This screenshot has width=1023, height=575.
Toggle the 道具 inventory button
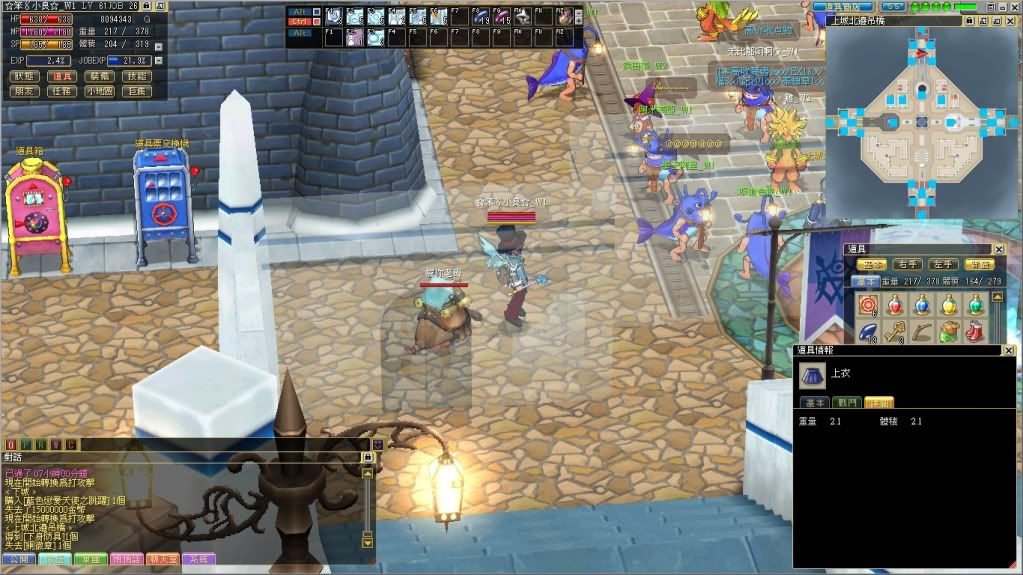pos(62,76)
